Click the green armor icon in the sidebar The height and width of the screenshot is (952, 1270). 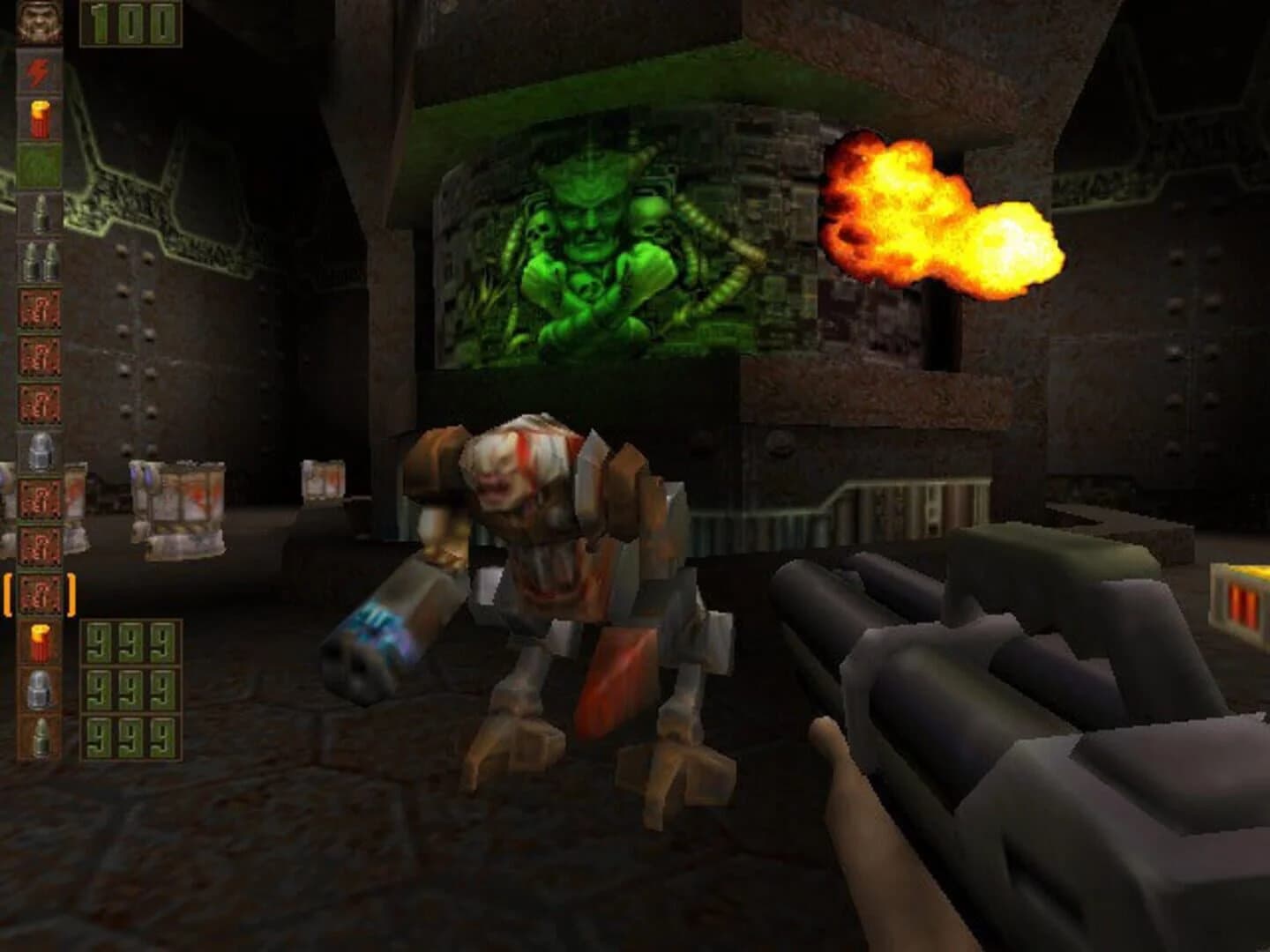coord(40,166)
